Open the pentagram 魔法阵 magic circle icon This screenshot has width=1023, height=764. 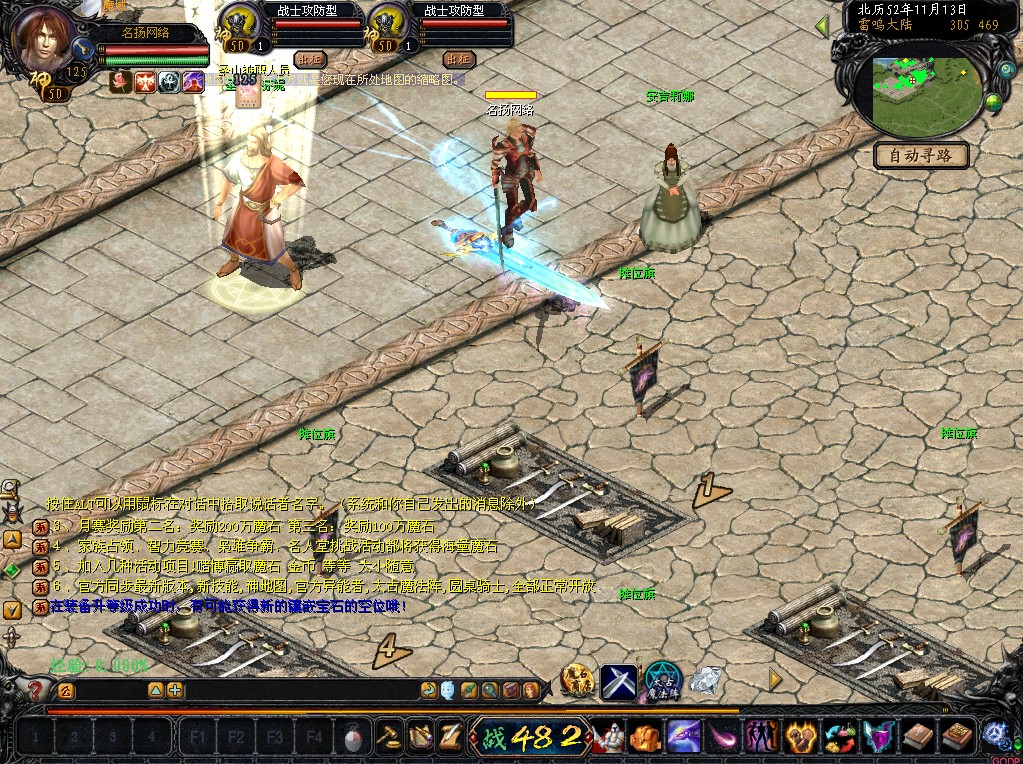point(662,680)
